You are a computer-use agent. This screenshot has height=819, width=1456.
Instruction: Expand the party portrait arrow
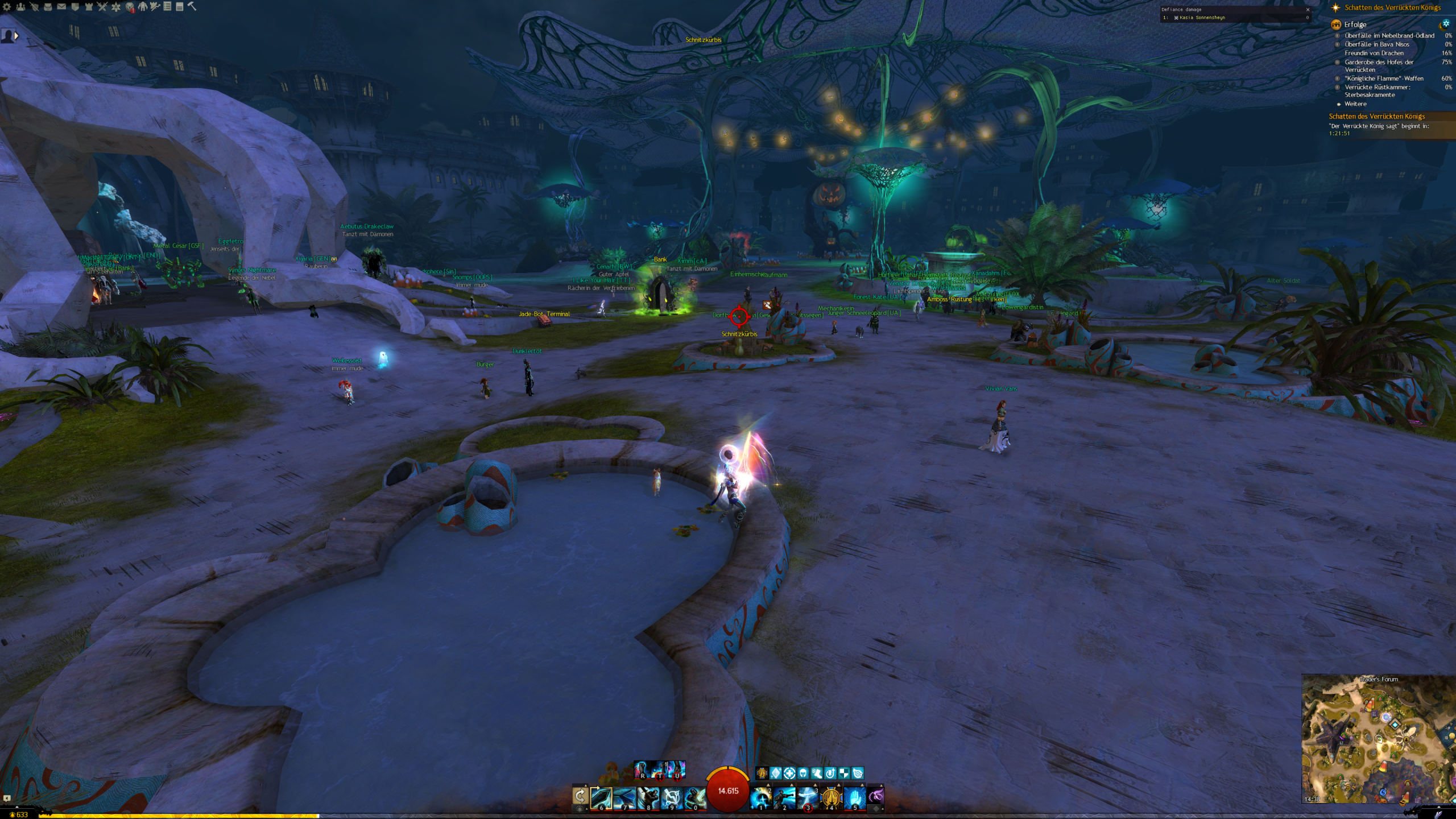pyautogui.click(x=16, y=36)
